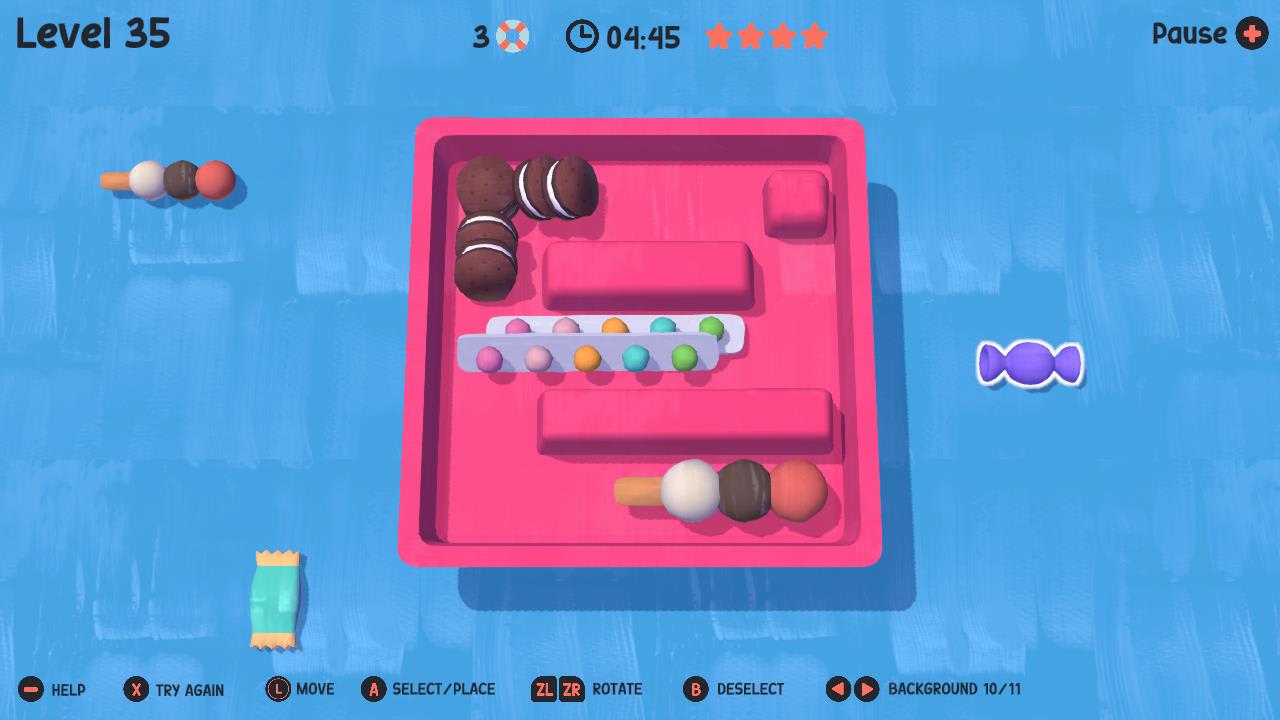Click the clock icon beside the timer
This screenshot has width=1280, height=720.
(582, 36)
